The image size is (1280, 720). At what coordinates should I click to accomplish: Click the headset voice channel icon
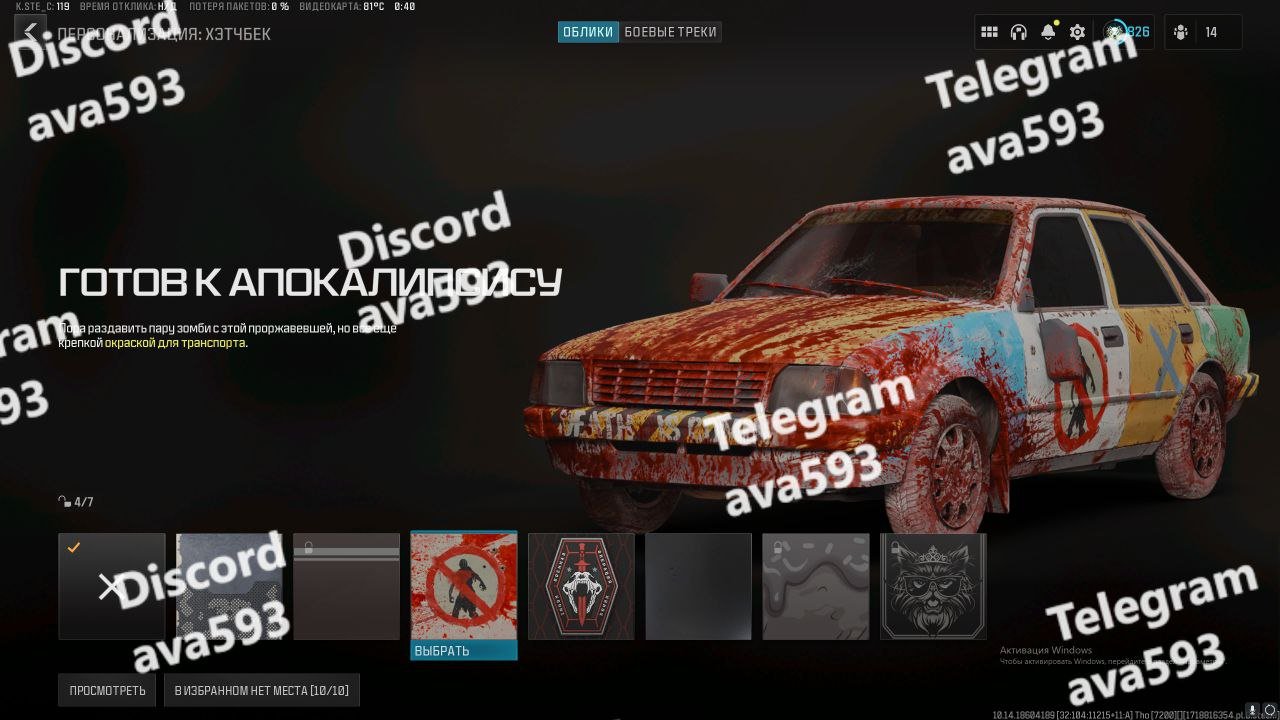1018,32
